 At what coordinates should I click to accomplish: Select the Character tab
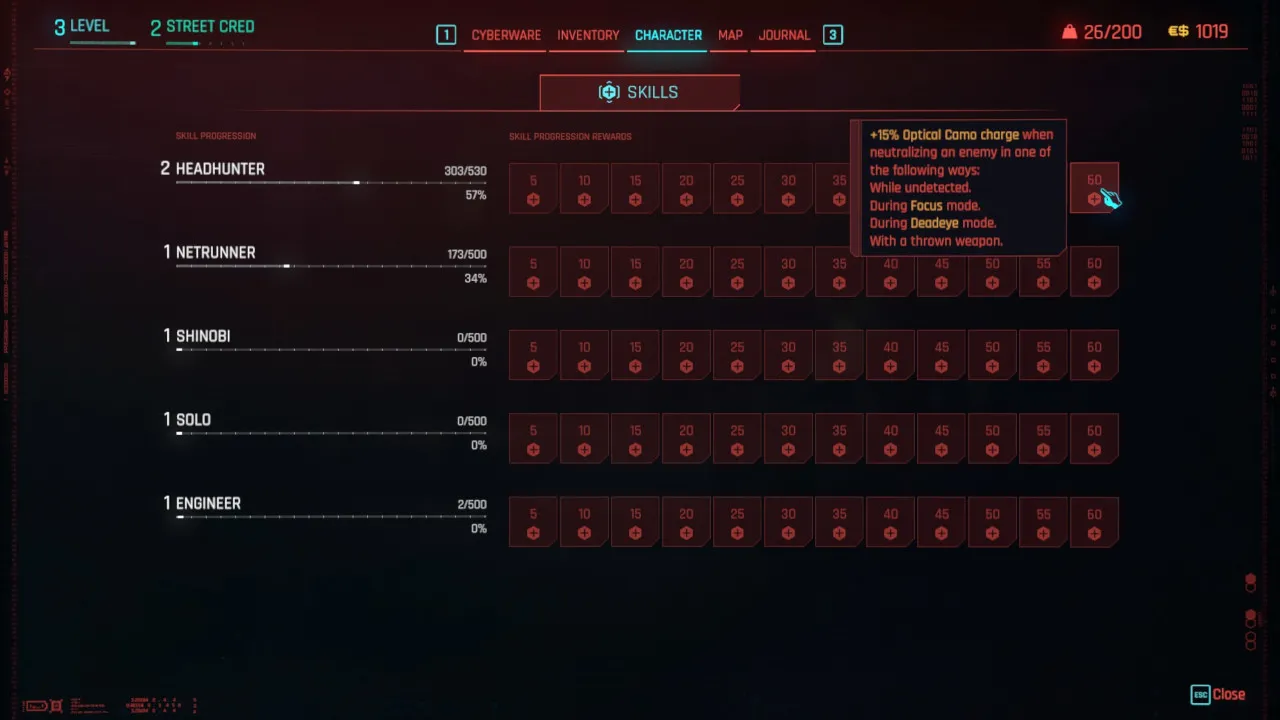pyautogui.click(x=668, y=35)
